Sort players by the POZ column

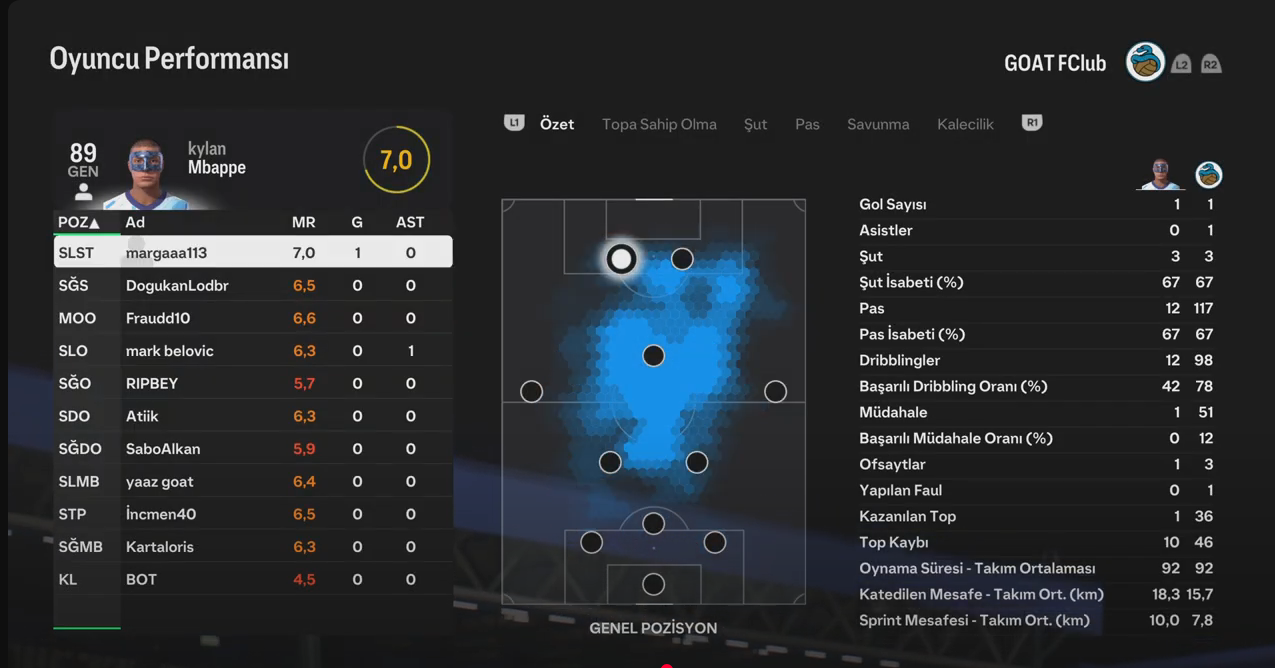(78, 222)
